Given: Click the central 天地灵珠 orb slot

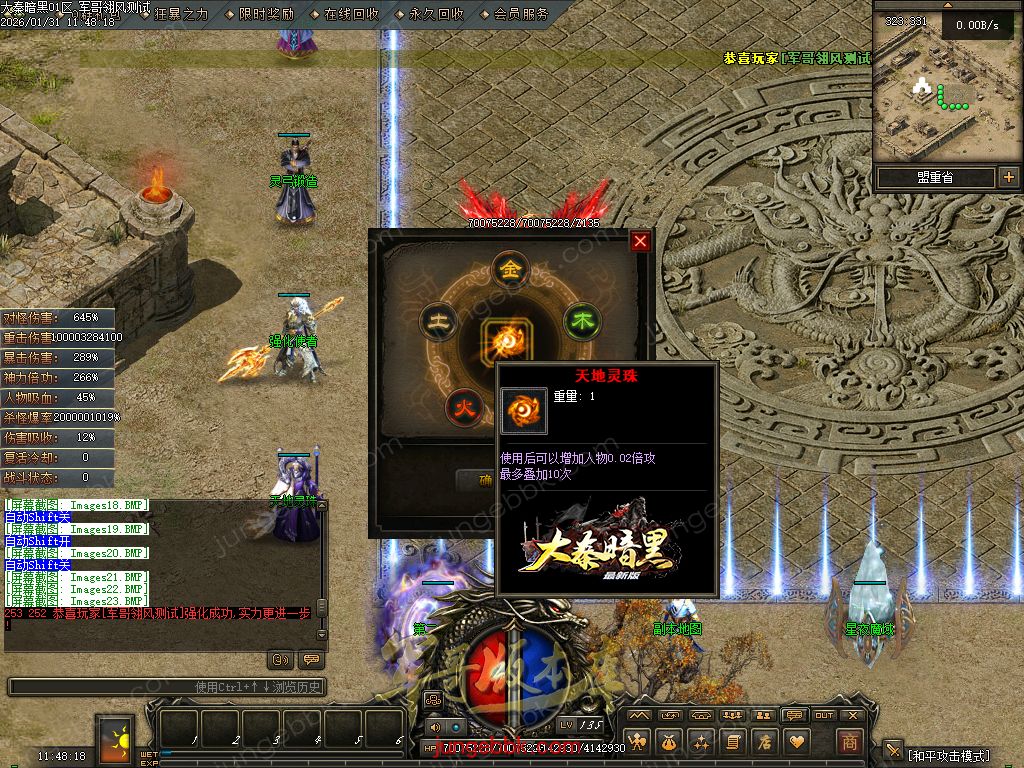Looking at the screenshot, I should [x=506, y=340].
